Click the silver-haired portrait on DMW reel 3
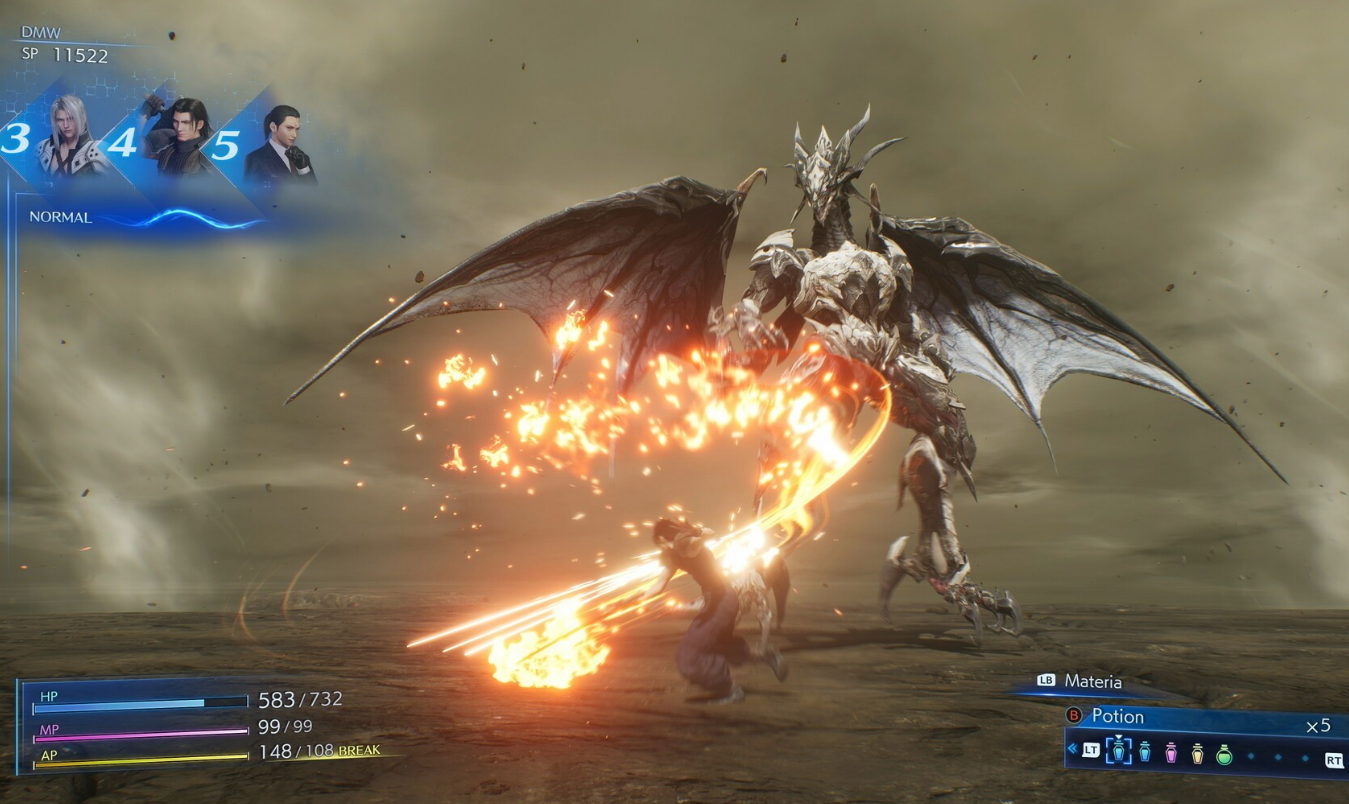This screenshot has height=804, width=1349. (70, 137)
